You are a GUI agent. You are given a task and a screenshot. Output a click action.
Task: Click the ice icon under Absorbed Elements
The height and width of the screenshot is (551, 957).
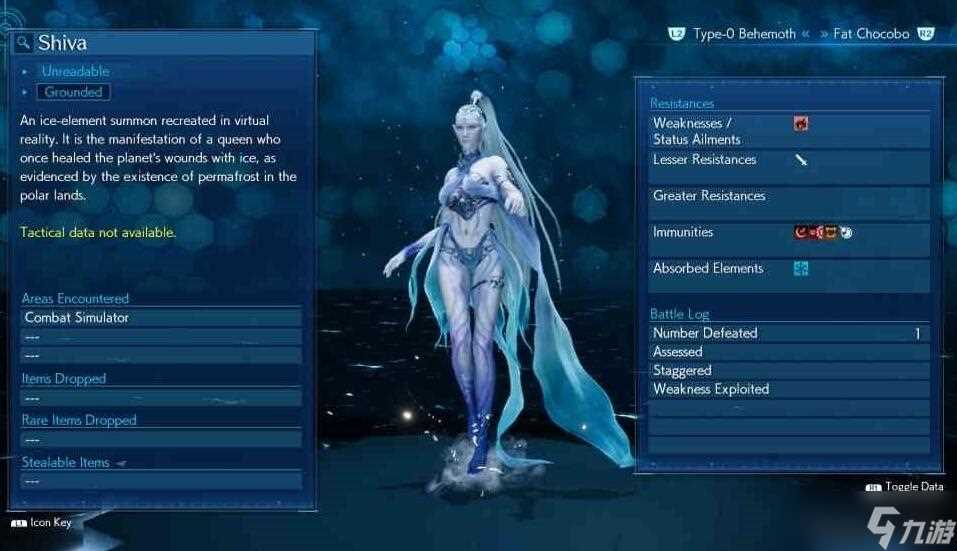[x=801, y=269]
